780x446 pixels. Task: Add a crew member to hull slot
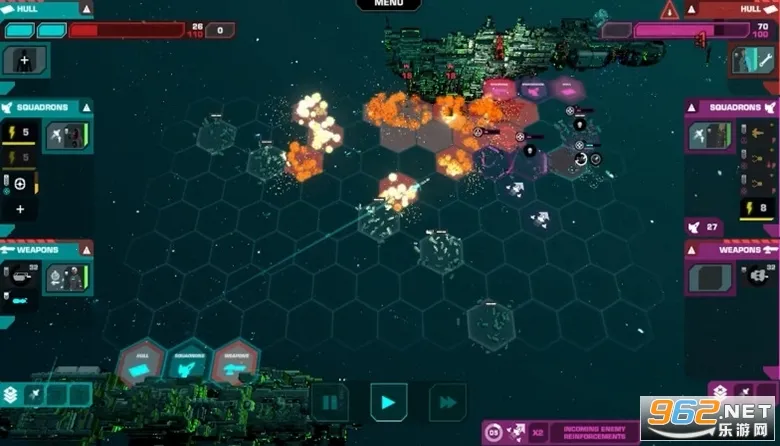(x=22, y=60)
